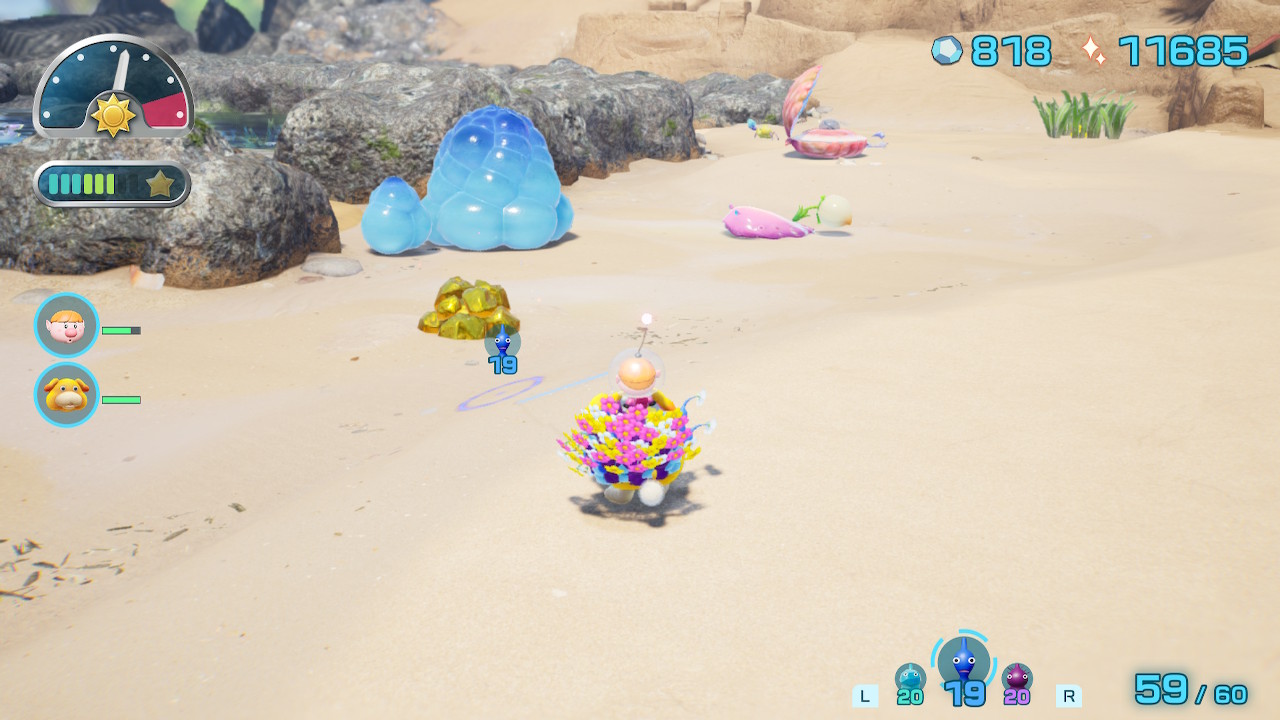This screenshot has width=1280, height=720.
Task: Select the pink-haired crewmate portrait
Action: click(x=67, y=326)
